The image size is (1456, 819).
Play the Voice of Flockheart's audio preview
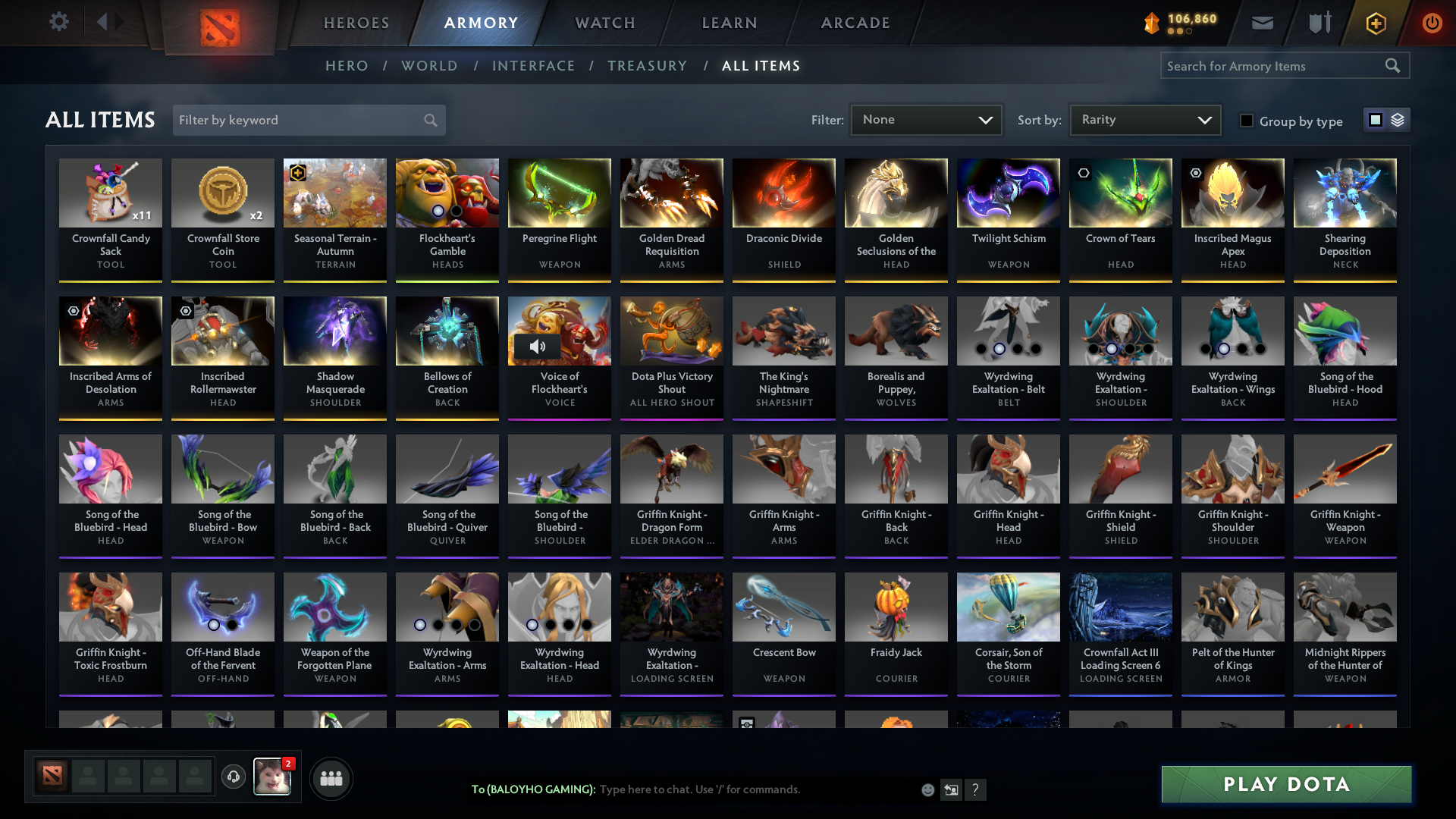click(538, 347)
